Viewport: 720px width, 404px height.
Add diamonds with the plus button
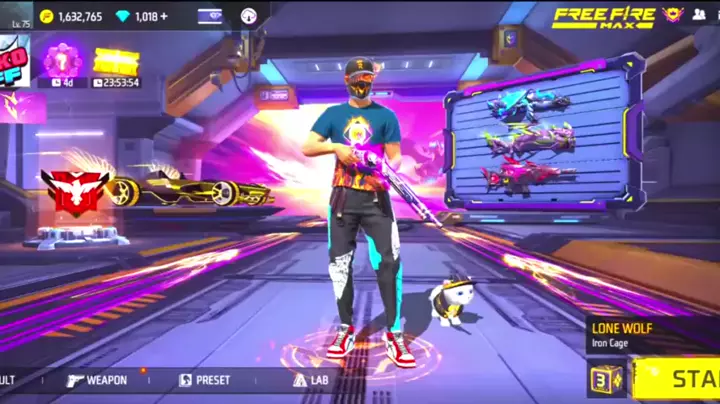[x=163, y=17]
